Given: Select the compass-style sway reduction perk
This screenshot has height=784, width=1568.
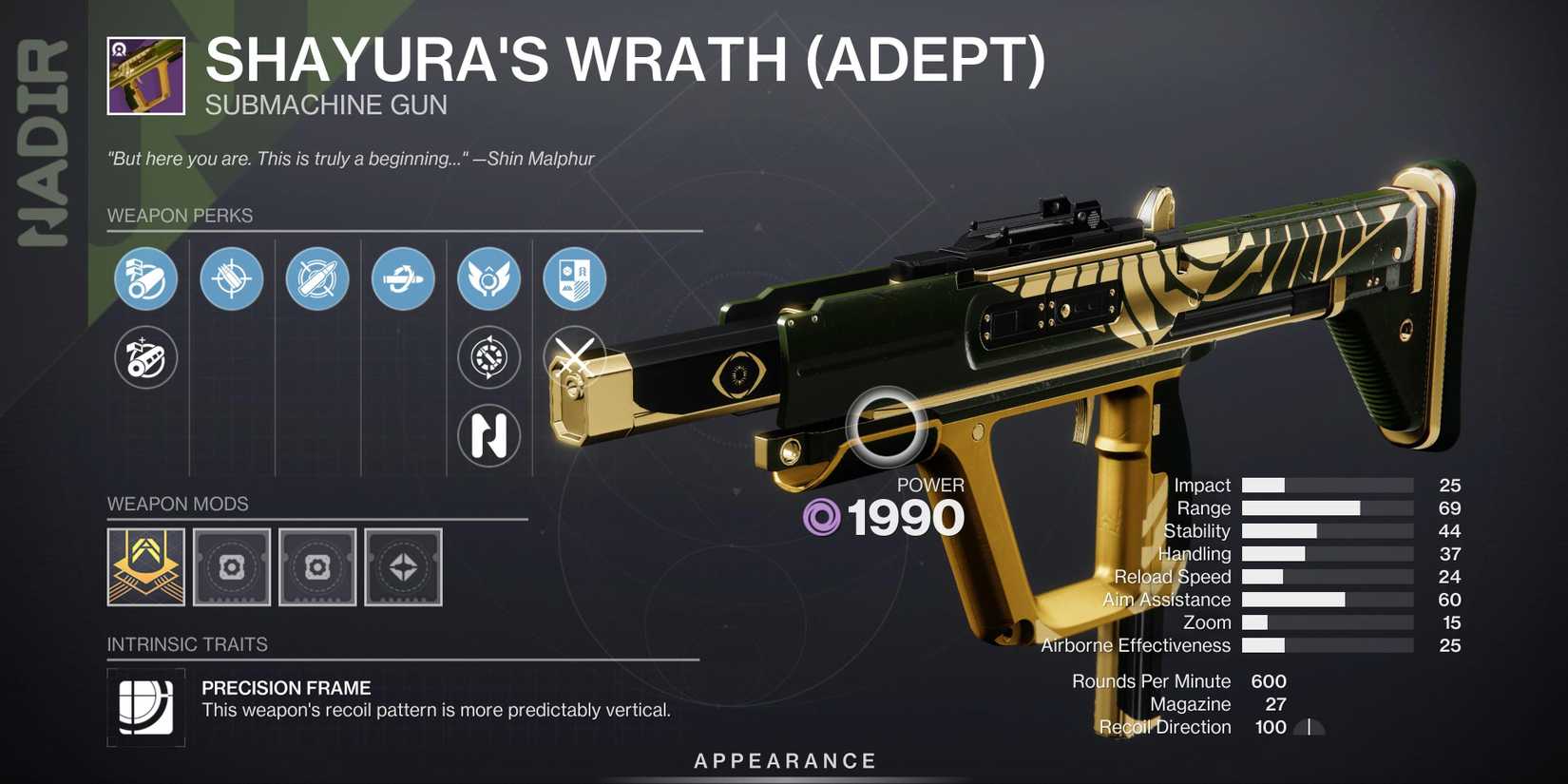Looking at the screenshot, I should pos(488,358).
